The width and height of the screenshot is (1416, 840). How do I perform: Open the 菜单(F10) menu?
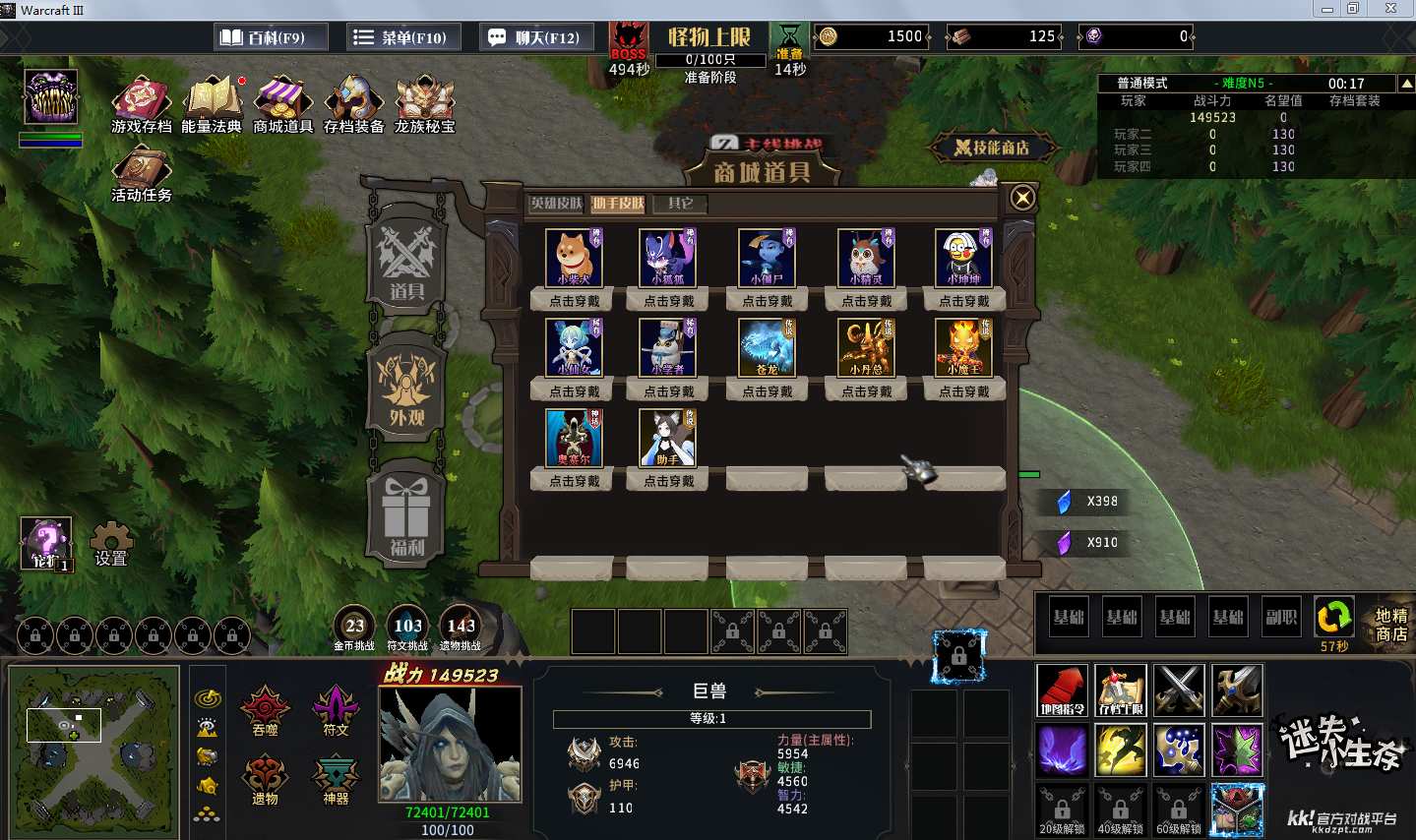click(401, 37)
